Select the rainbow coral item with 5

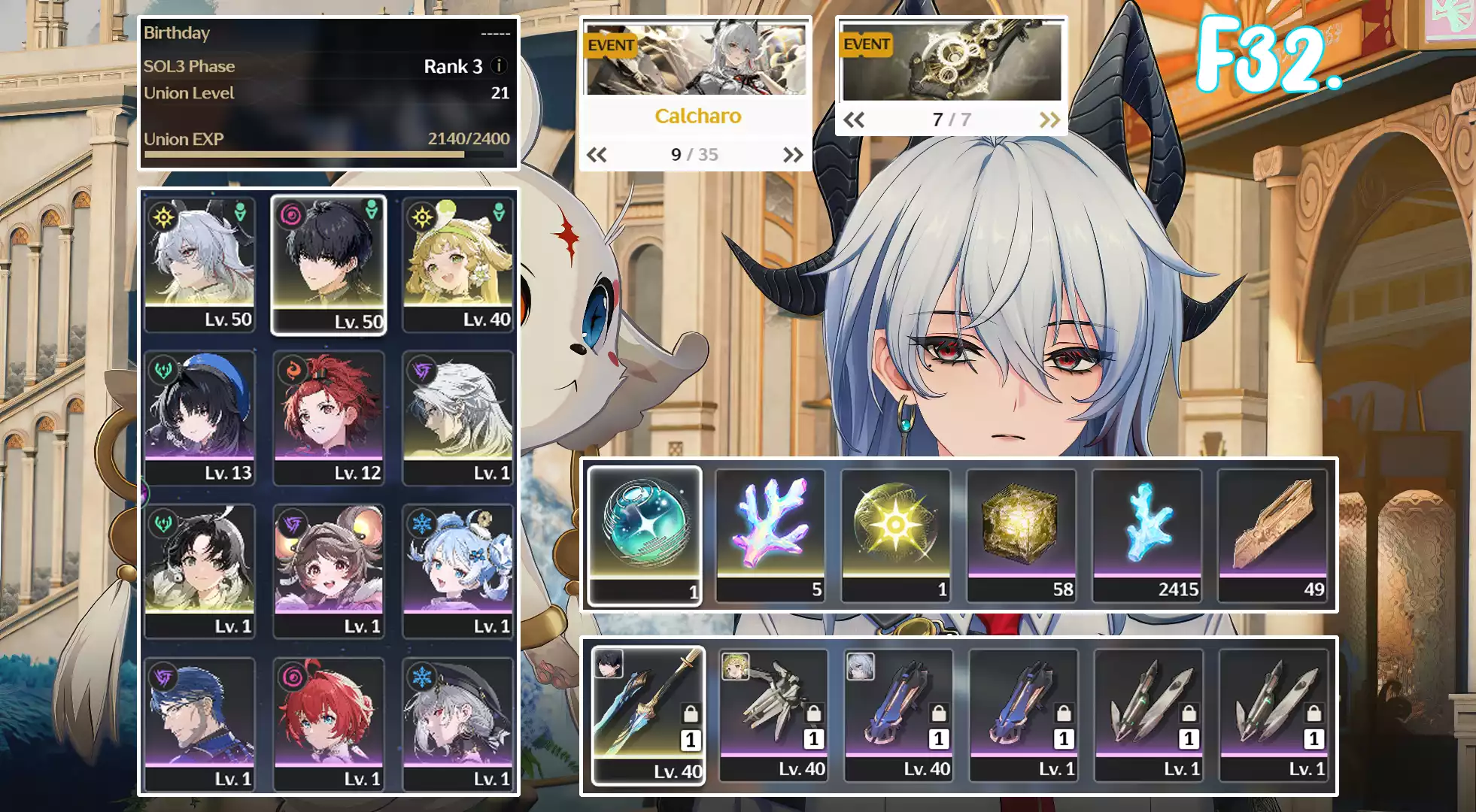click(770, 535)
